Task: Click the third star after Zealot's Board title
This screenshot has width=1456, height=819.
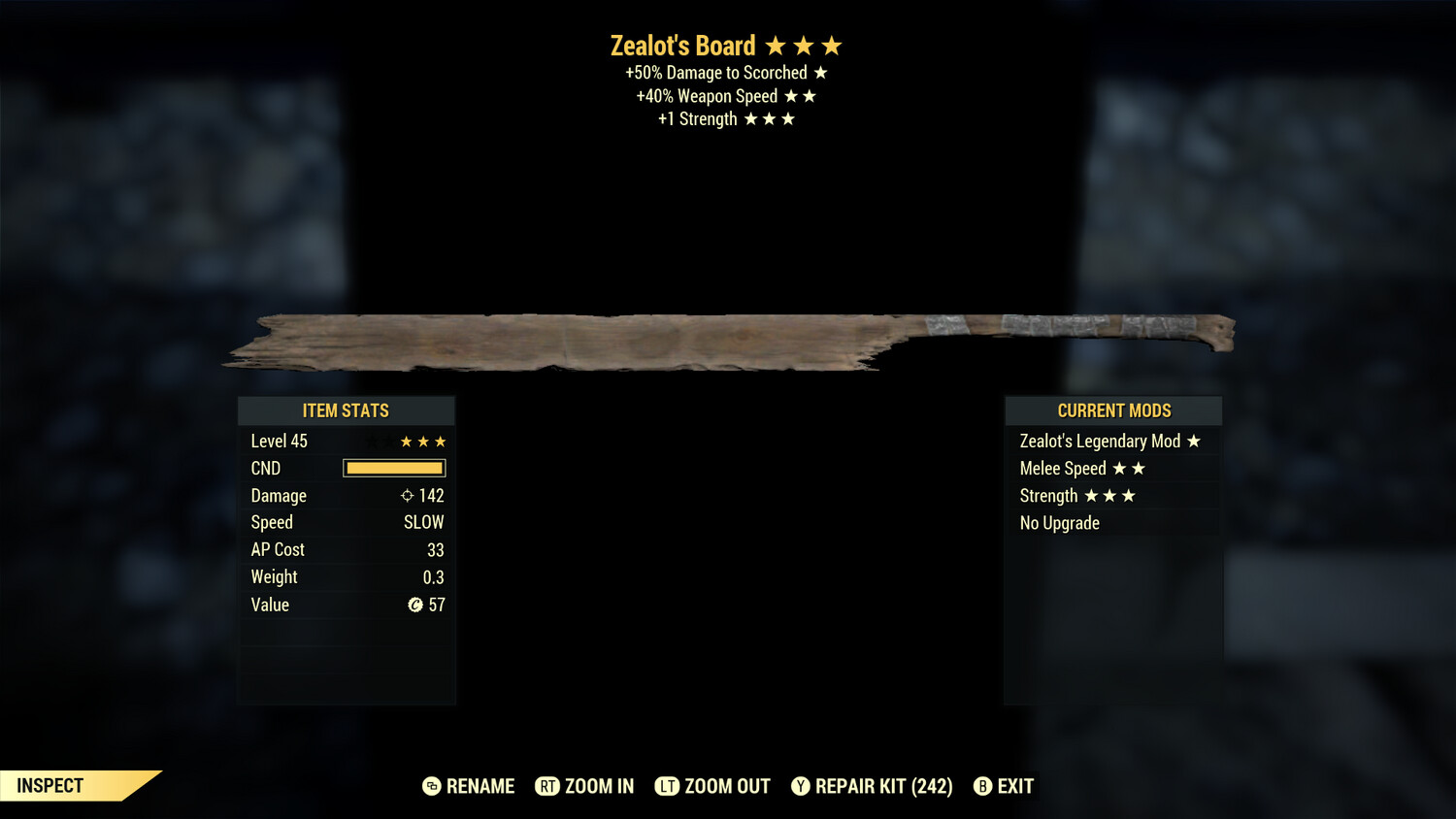Action: 834,44
